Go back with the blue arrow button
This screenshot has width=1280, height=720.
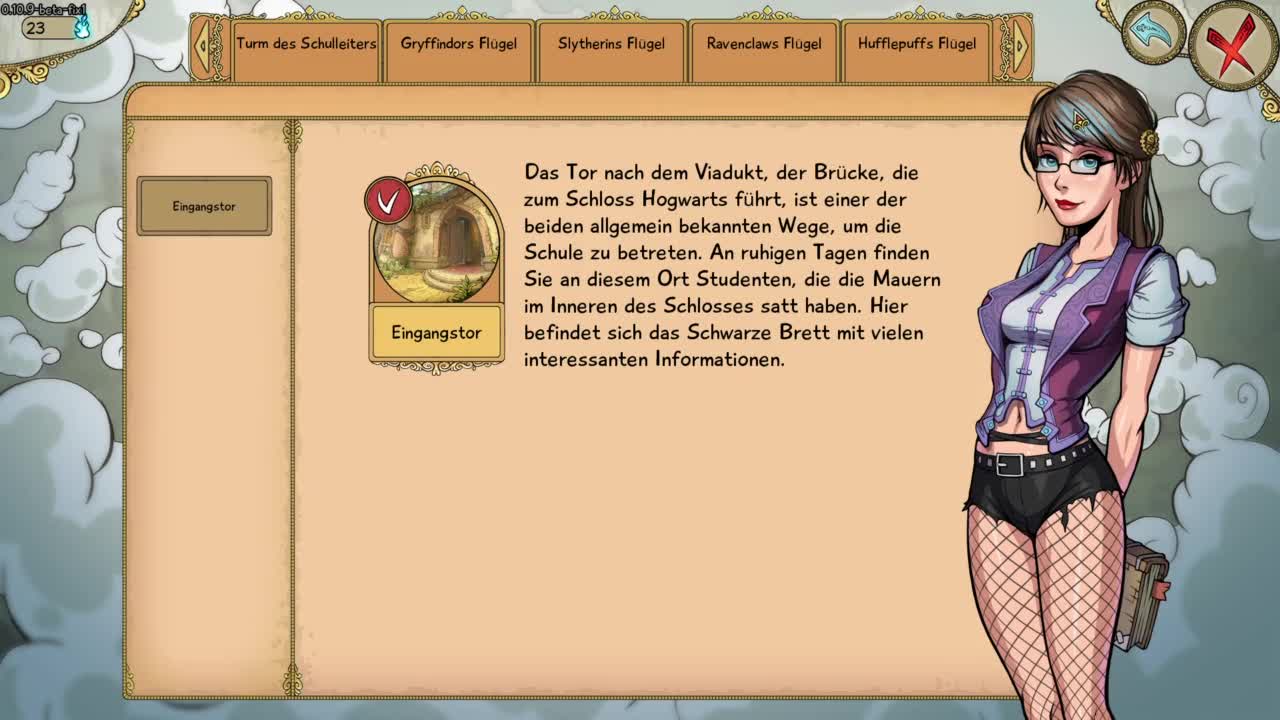tap(1153, 33)
